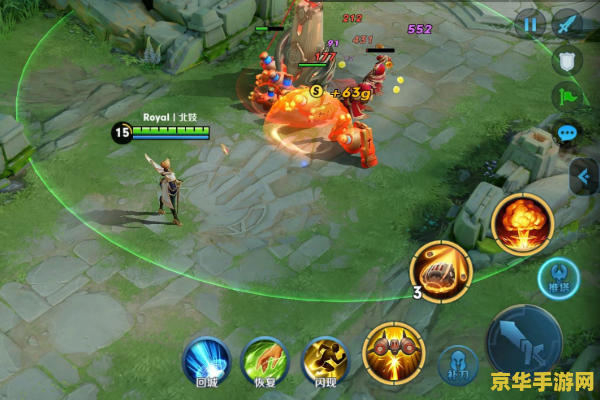This screenshot has width=600, height=400.
Task: Expand the collapsed side panel arrow
Action: point(583,178)
